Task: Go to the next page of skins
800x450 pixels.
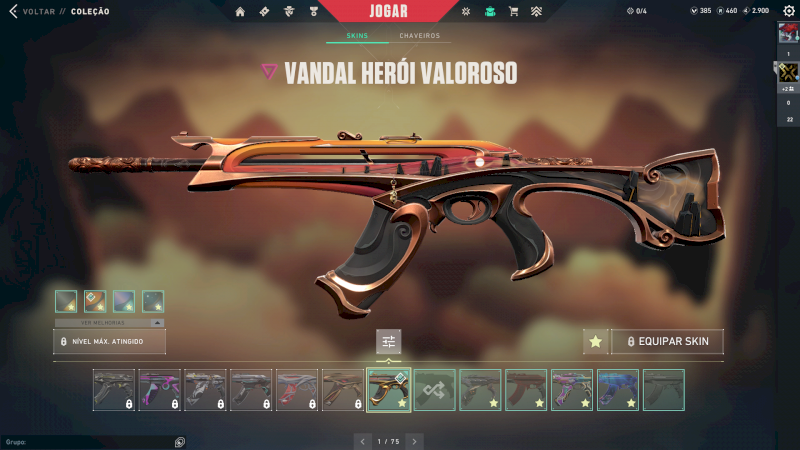Action: point(414,440)
